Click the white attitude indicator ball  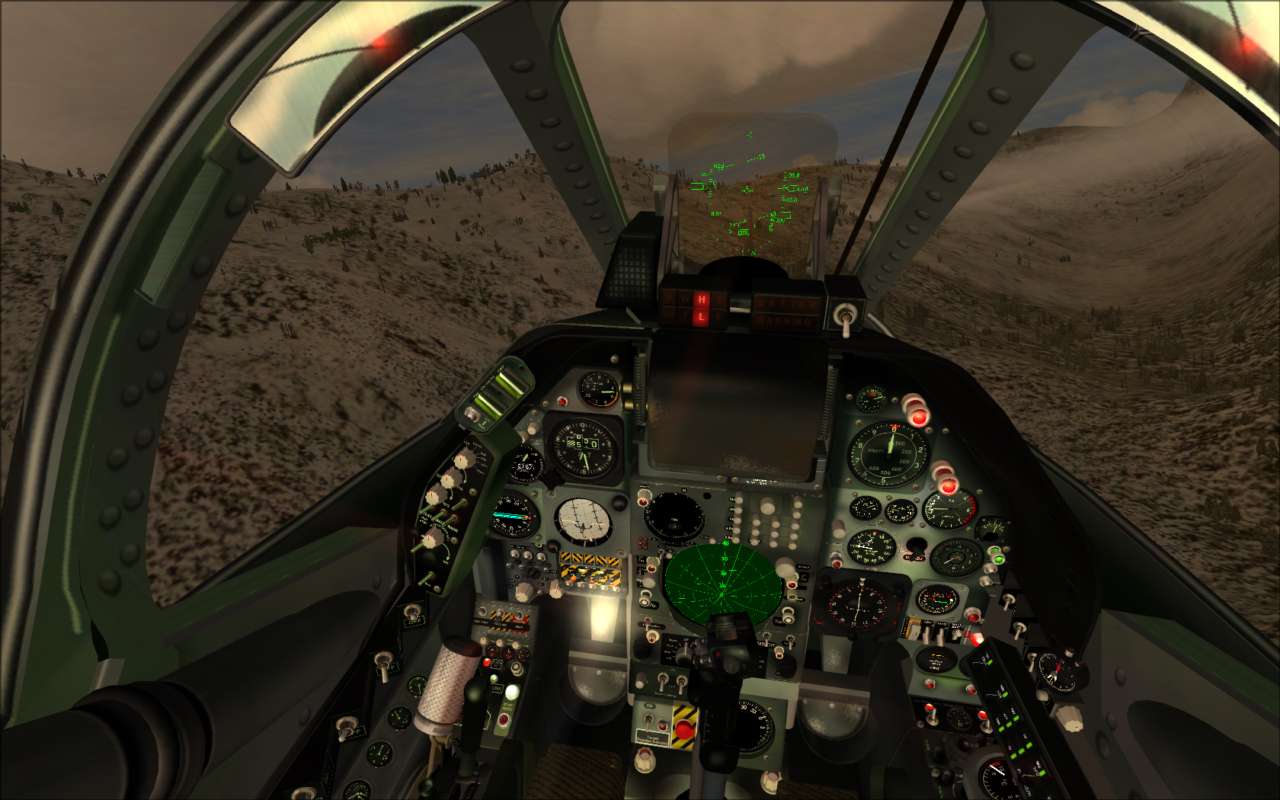pyautogui.click(x=584, y=521)
